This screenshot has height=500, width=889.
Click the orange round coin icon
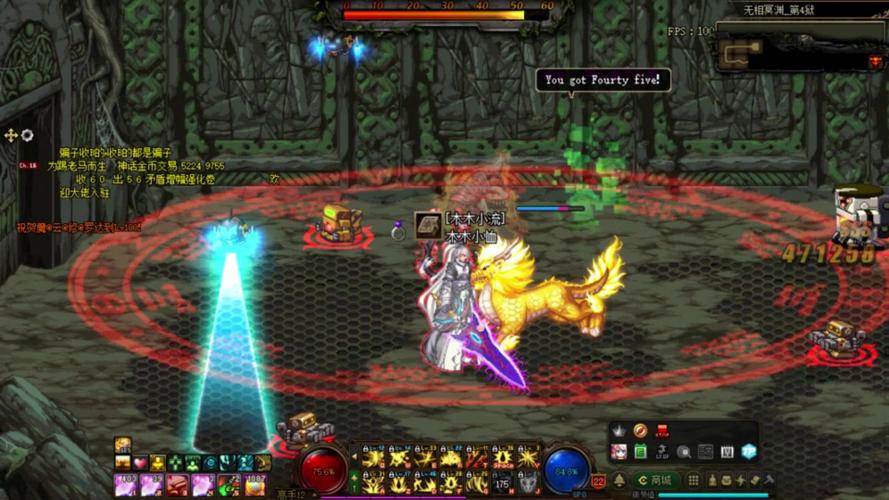click(640, 430)
